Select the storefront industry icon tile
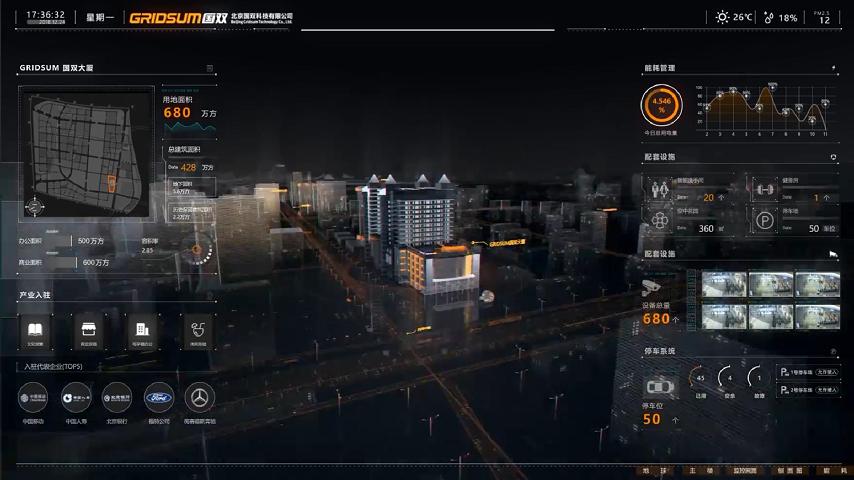 tap(88, 330)
